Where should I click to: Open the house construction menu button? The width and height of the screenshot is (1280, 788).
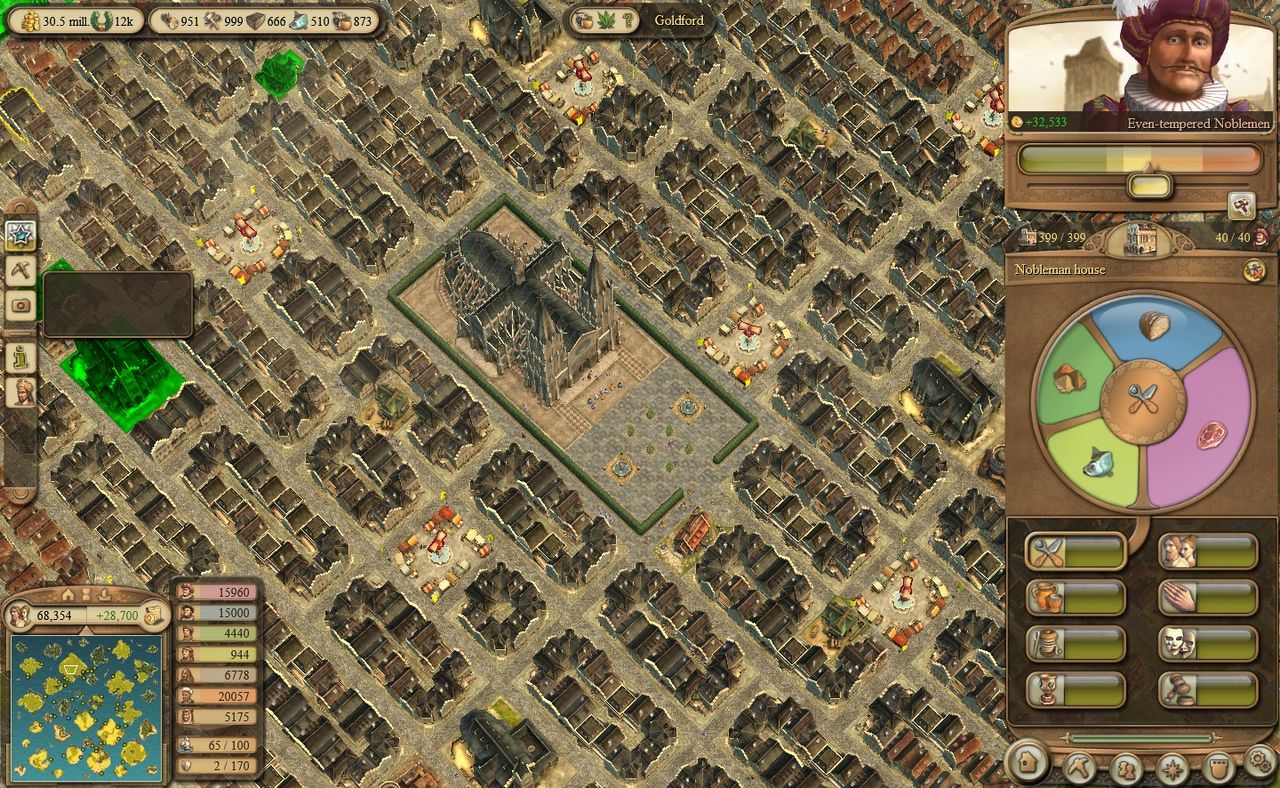point(1028,764)
